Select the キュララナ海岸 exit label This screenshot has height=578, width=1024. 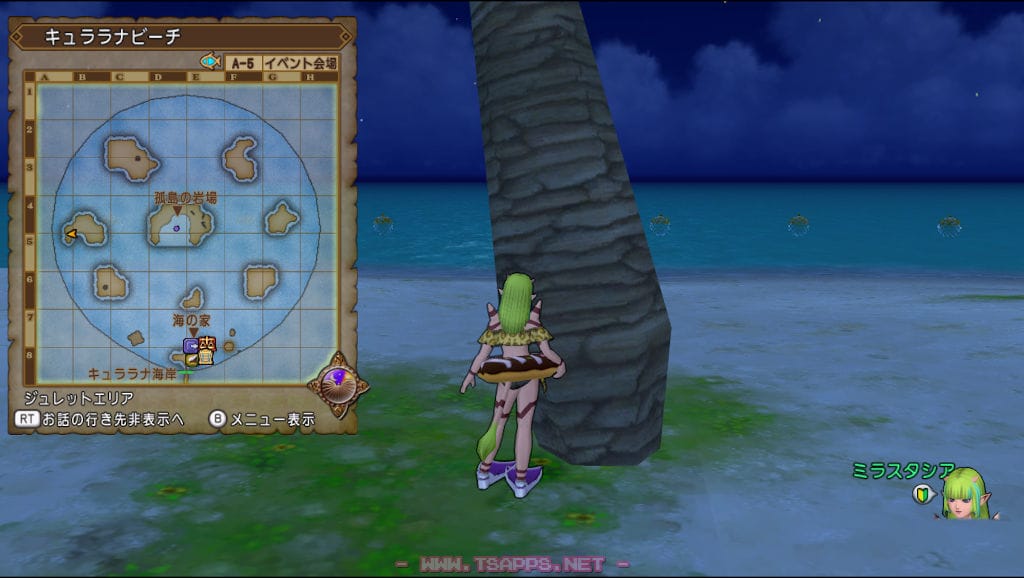point(134,373)
